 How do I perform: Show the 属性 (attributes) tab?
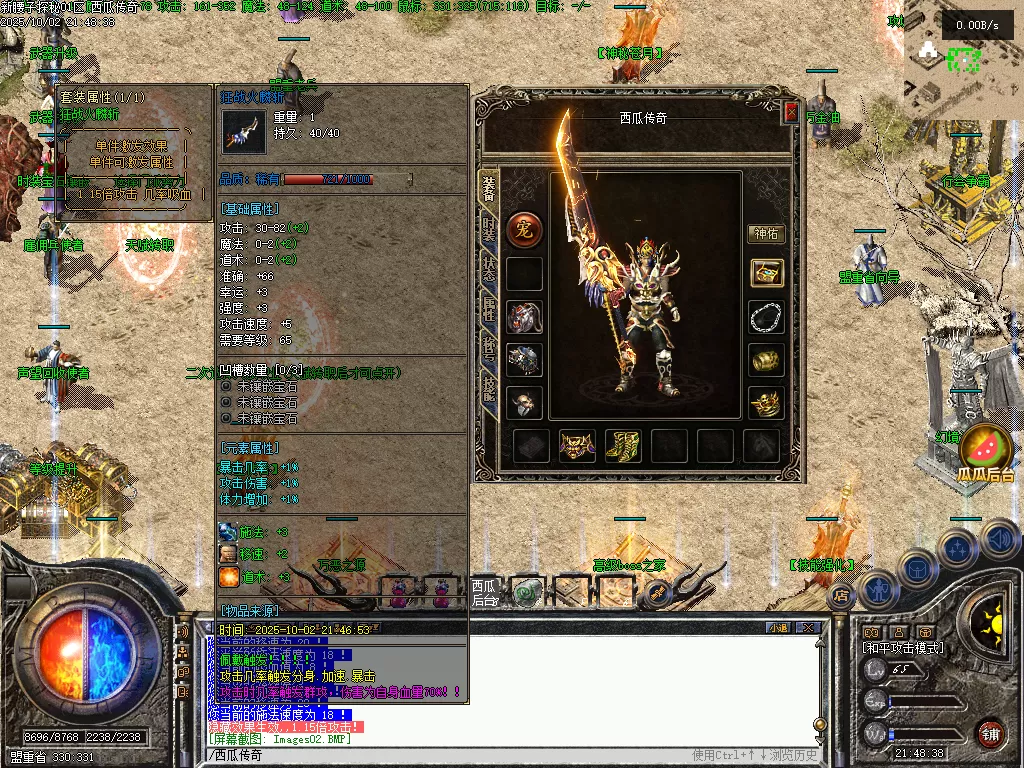[489, 309]
